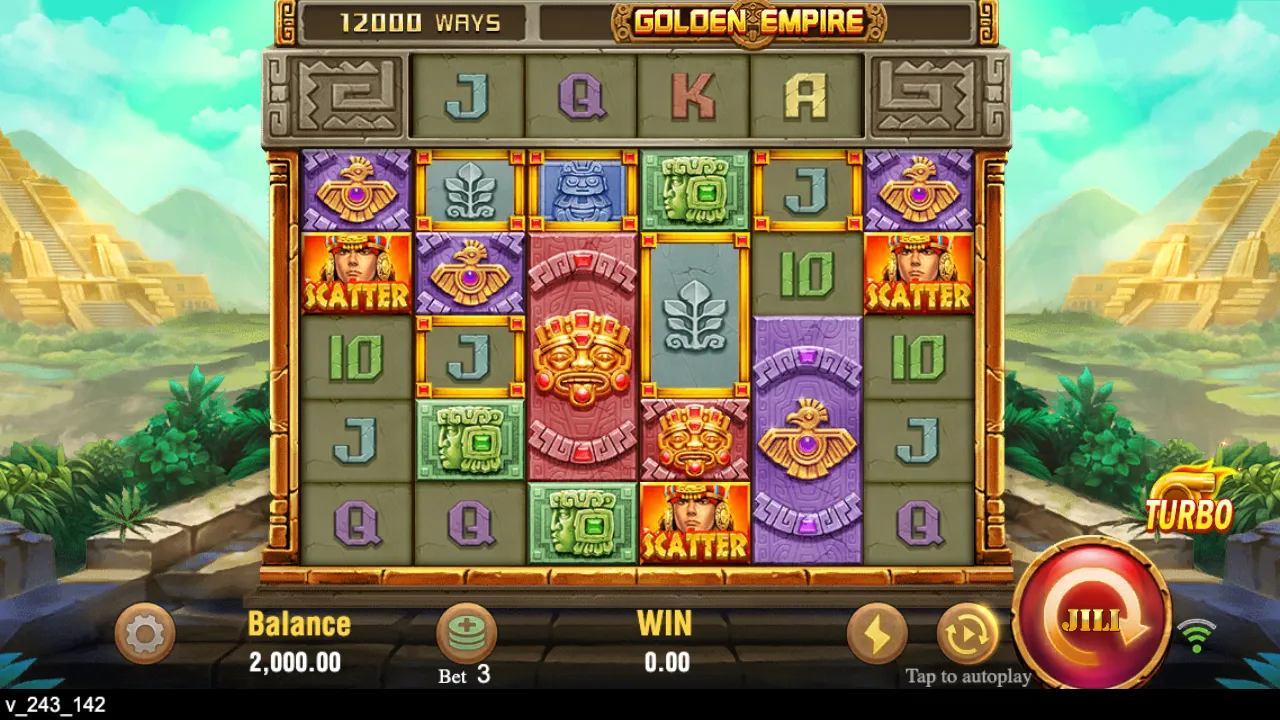This screenshot has height=720, width=1280.
Task: Click the SCATTER symbol on the fourth reel
Action: point(696,522)
